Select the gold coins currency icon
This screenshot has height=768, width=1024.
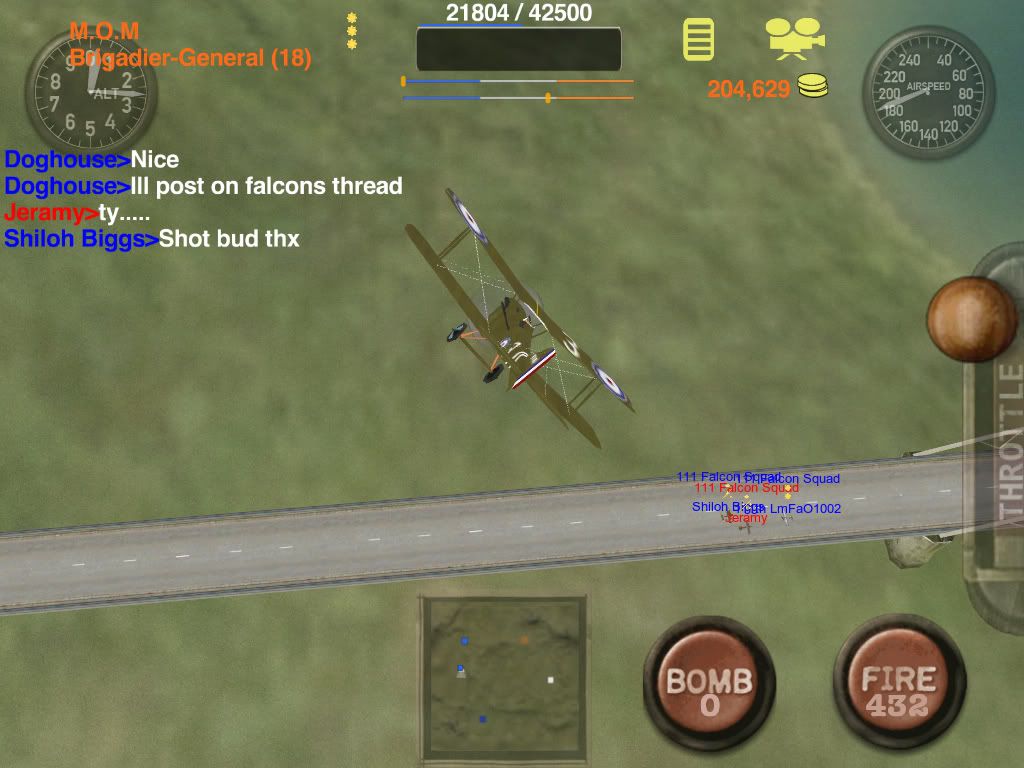point(813,87)
